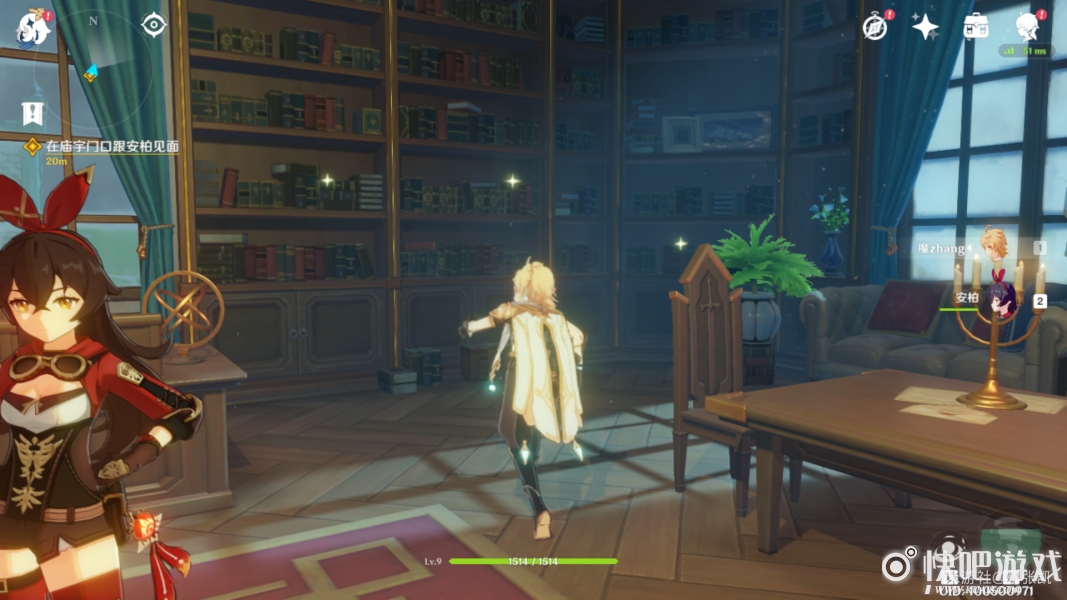
Task: Open the compass-shaped events icon
Action: [x=875, y=27]
